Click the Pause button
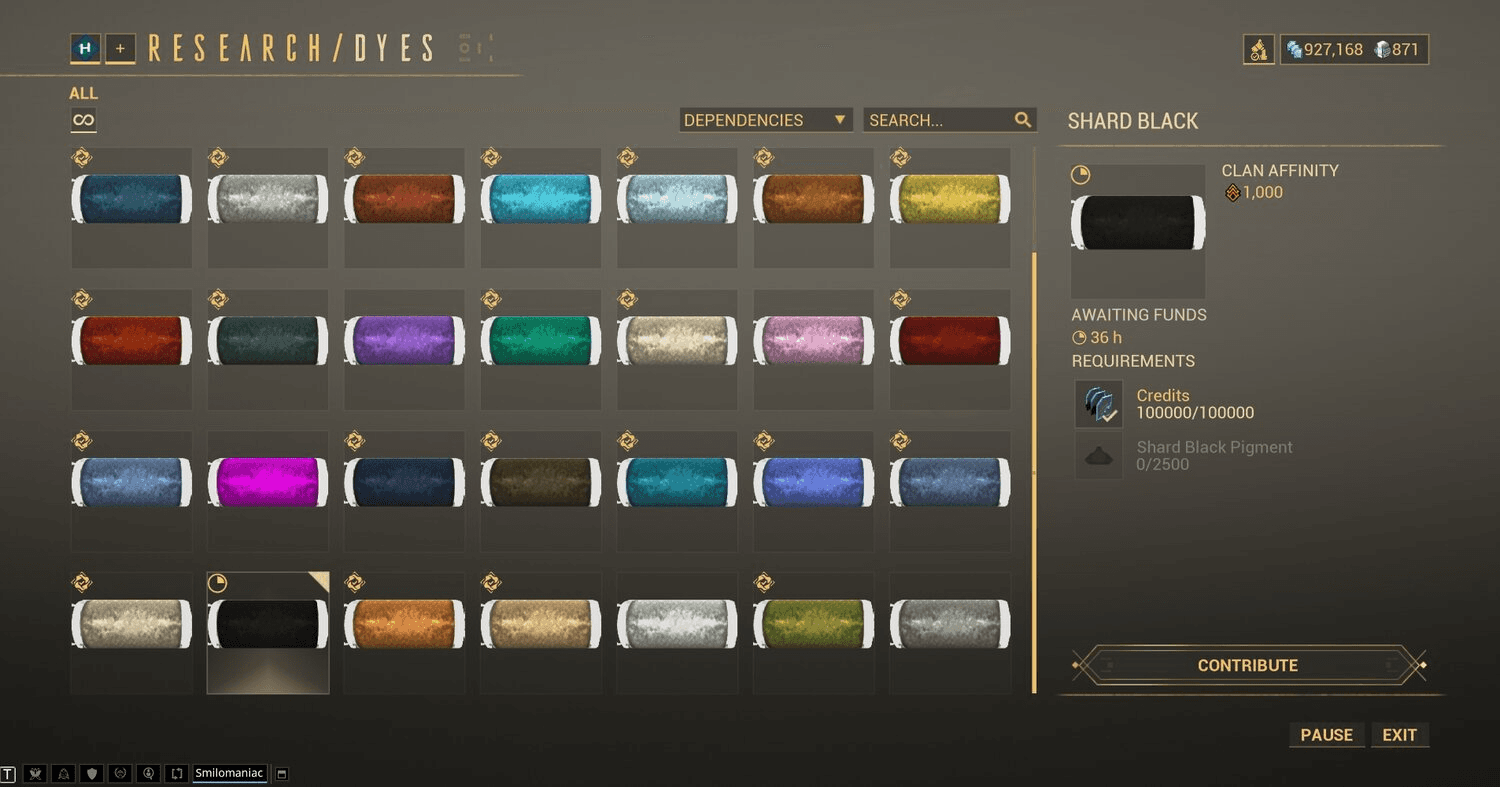Image resolution: width=1500 pixels, height=787 pixels. point(1326,735)
